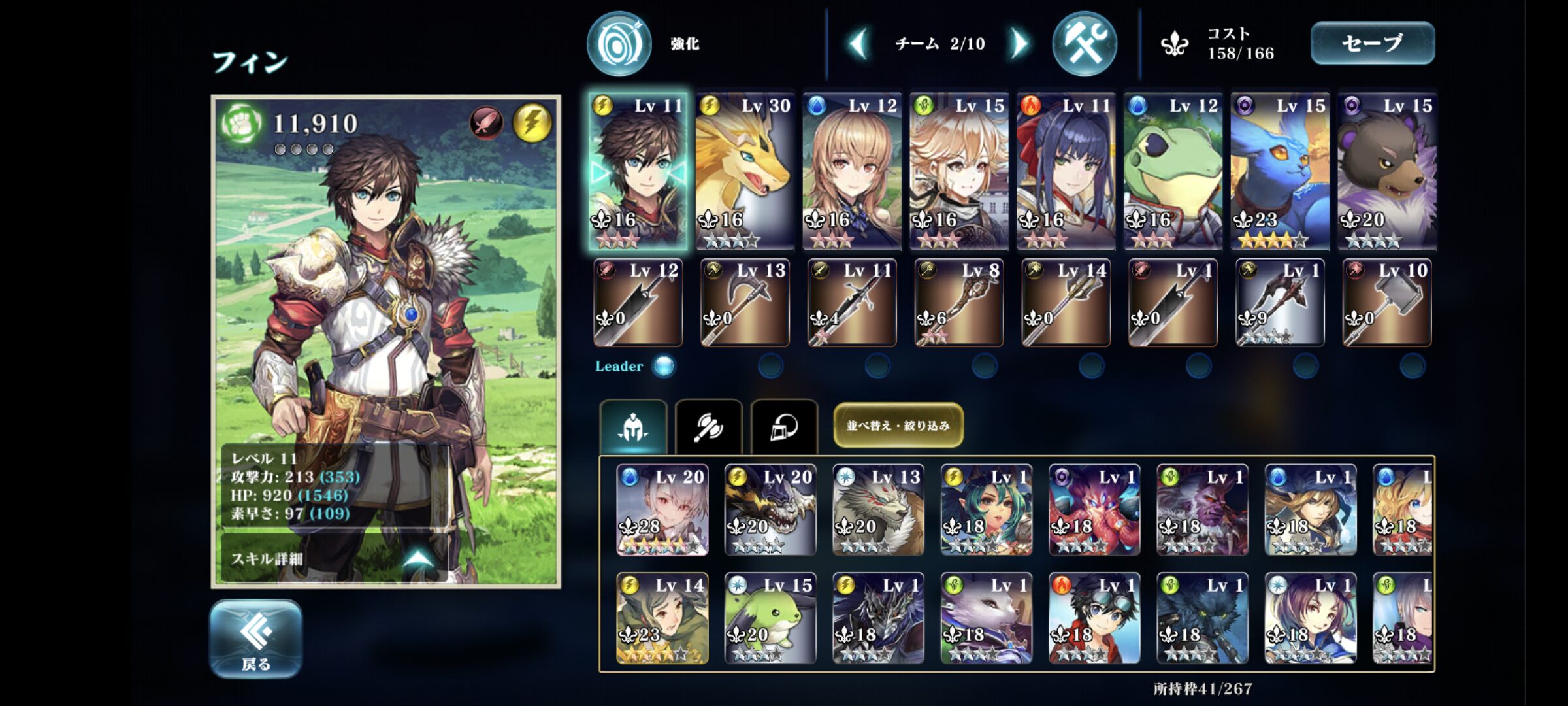Switch to the previous team arrow

point(858,44)
